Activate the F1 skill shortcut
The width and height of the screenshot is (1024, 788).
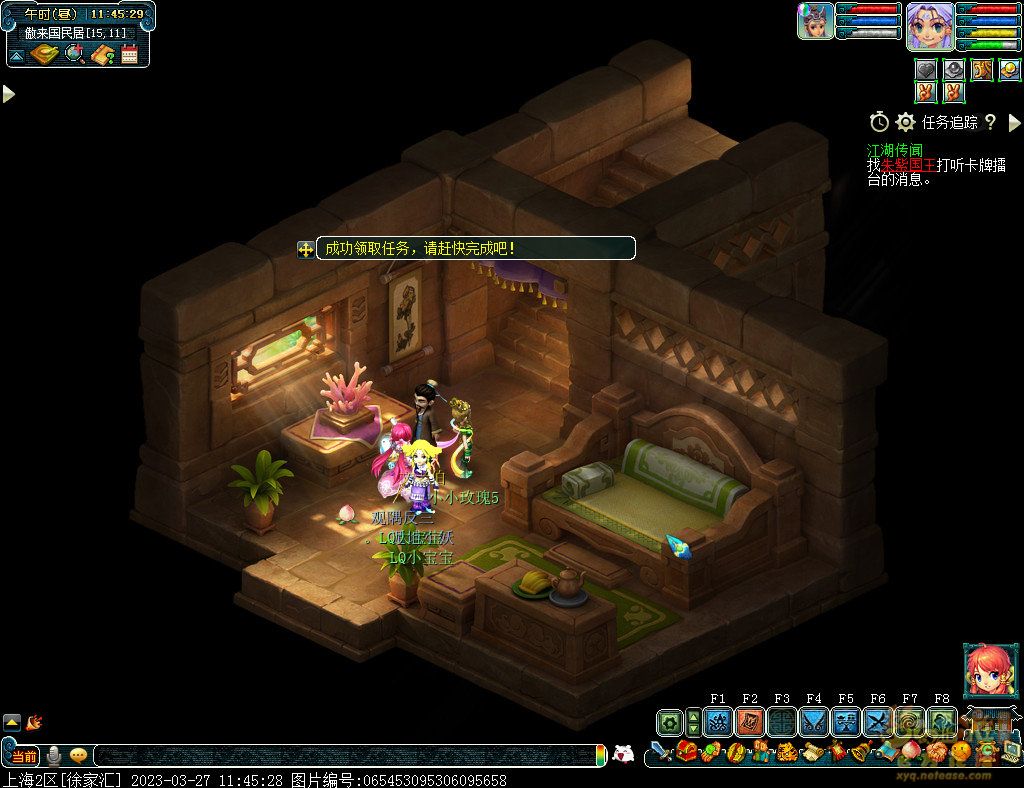(718, 722)
